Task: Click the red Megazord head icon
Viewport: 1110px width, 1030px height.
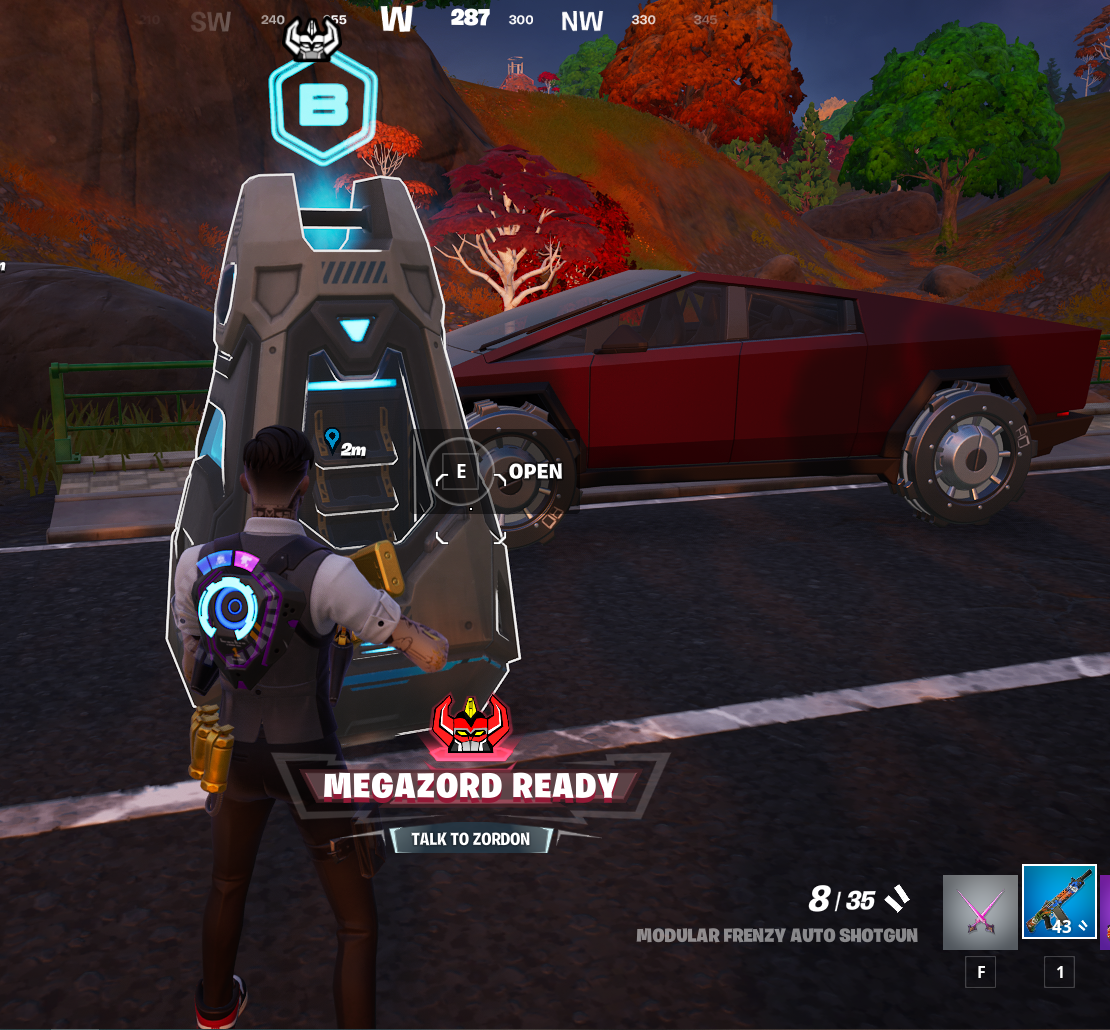Action: (468, 725)
